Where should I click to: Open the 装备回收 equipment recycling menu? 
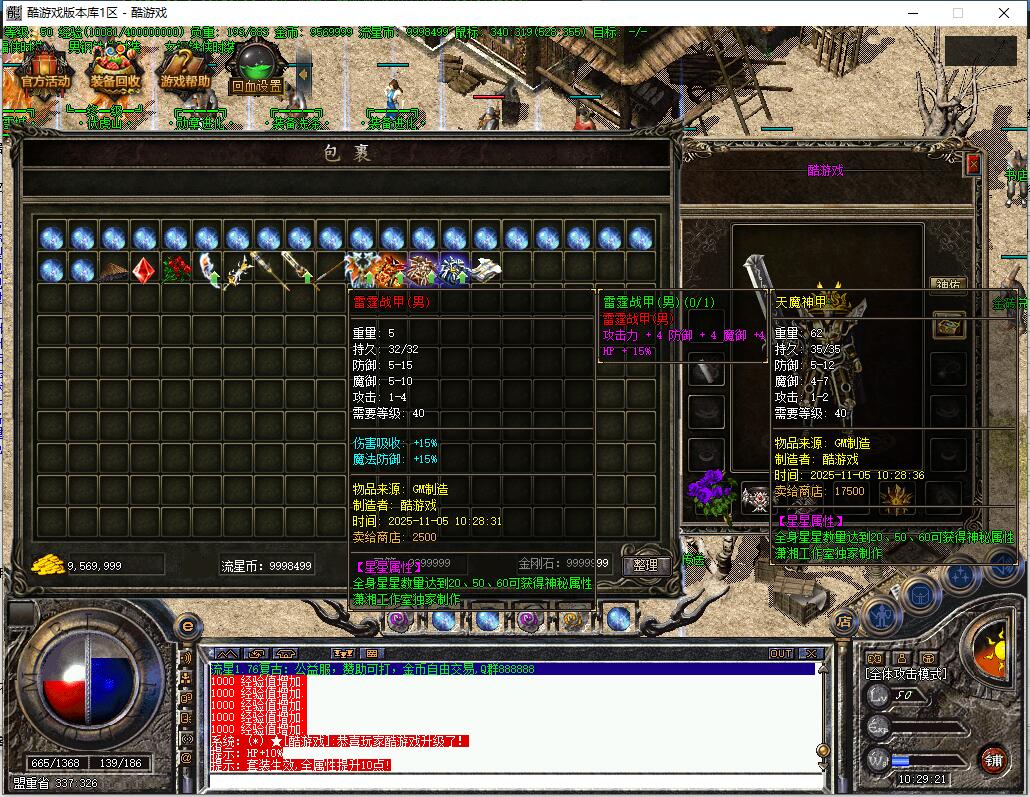click(116, 70)
